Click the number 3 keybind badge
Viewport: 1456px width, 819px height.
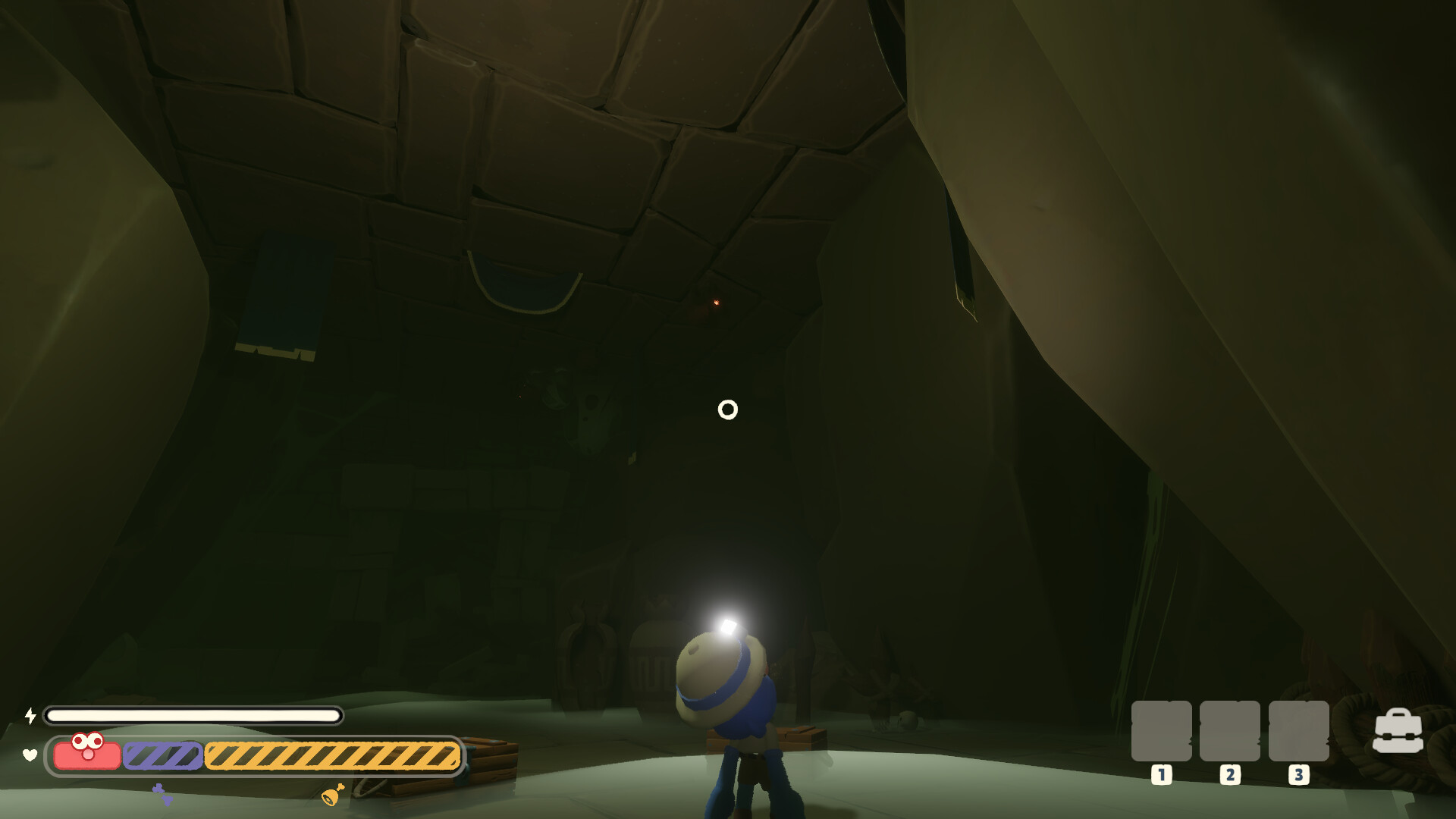(1299, 776)
